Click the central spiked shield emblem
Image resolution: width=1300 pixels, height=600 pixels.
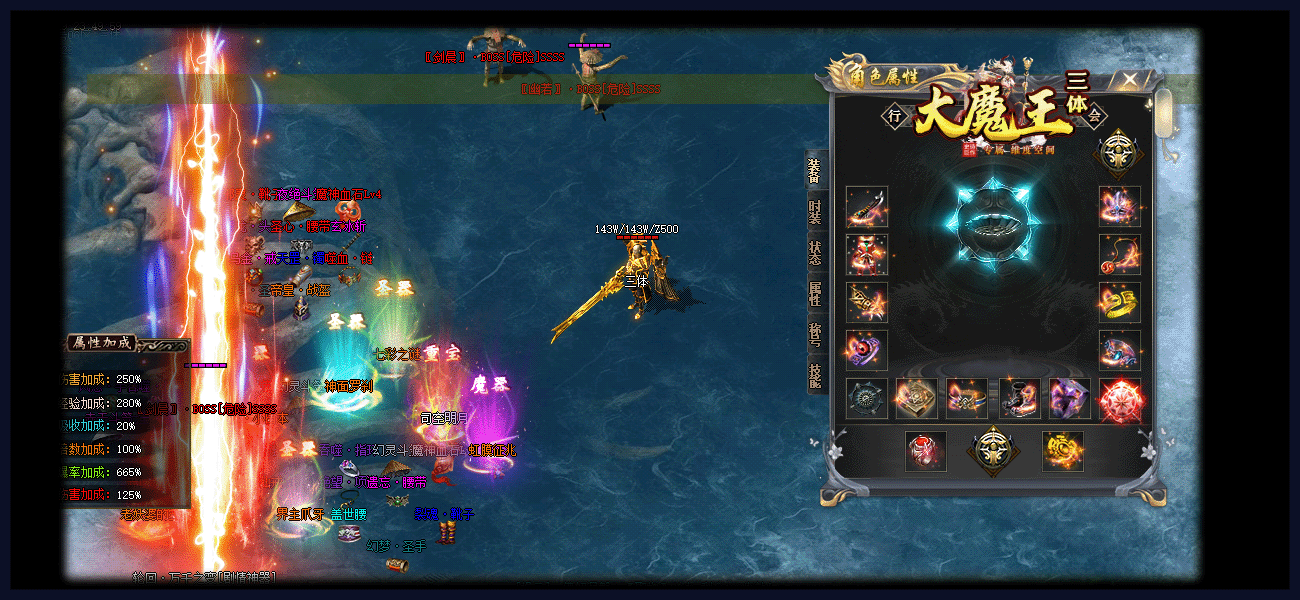pyautogui.click(x=992, y=225)
